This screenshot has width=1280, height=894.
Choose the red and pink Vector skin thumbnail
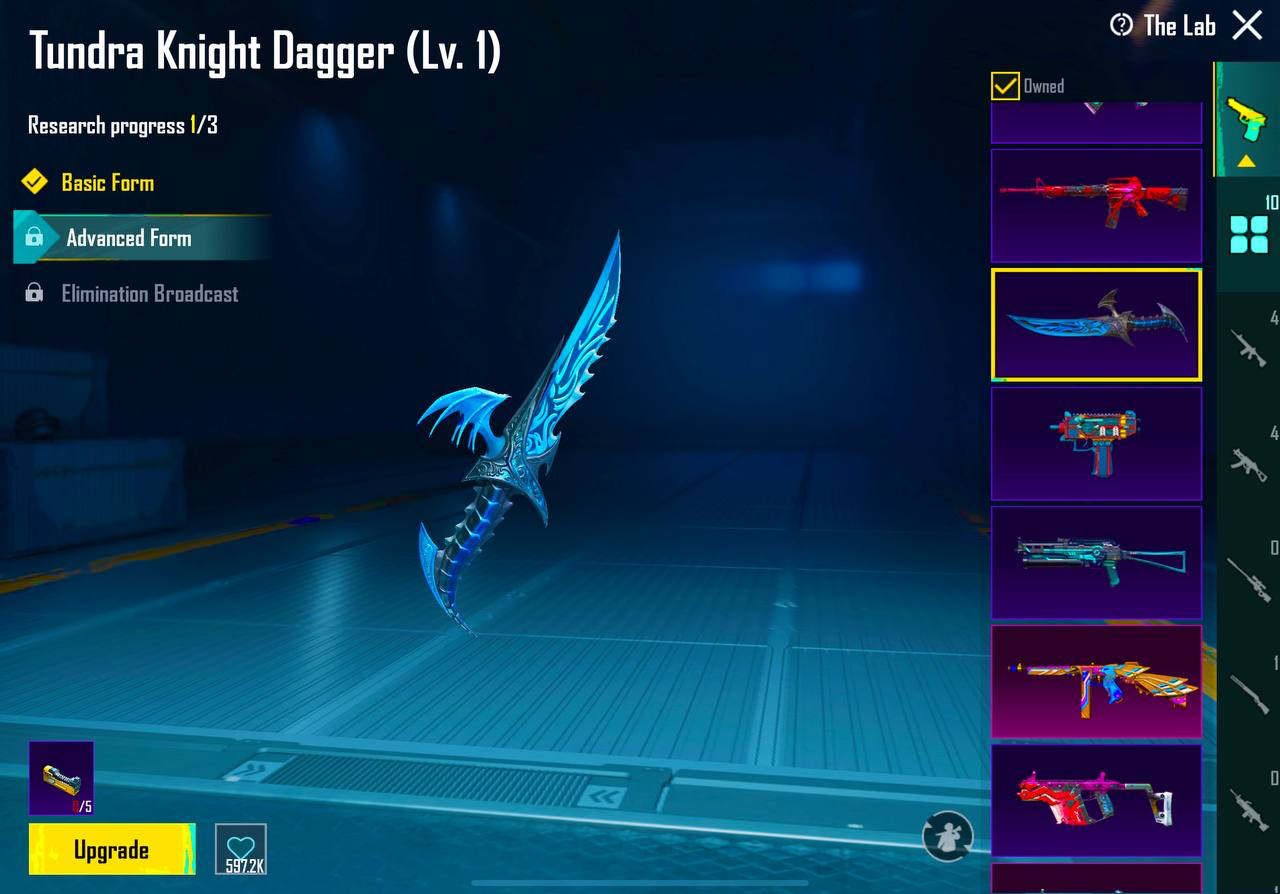tap(1096, 800)
